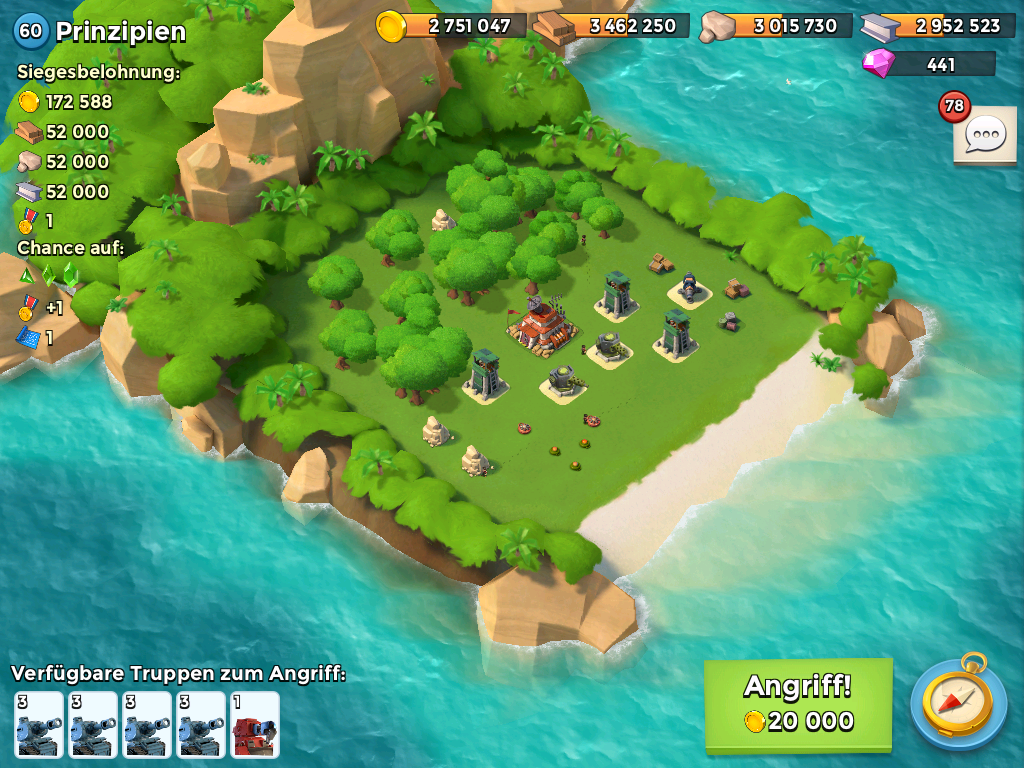
Task: Start the attack with the Angriff! button
Action: (797, 703)
